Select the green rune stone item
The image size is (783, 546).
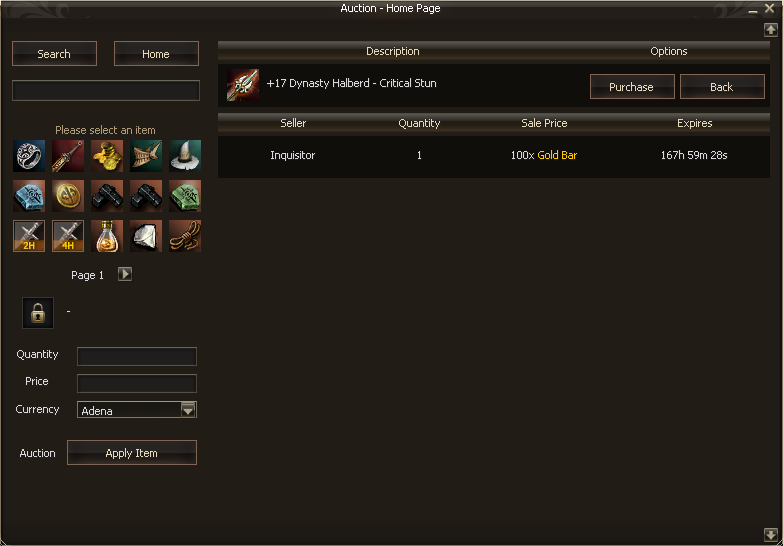pos(185,196)
